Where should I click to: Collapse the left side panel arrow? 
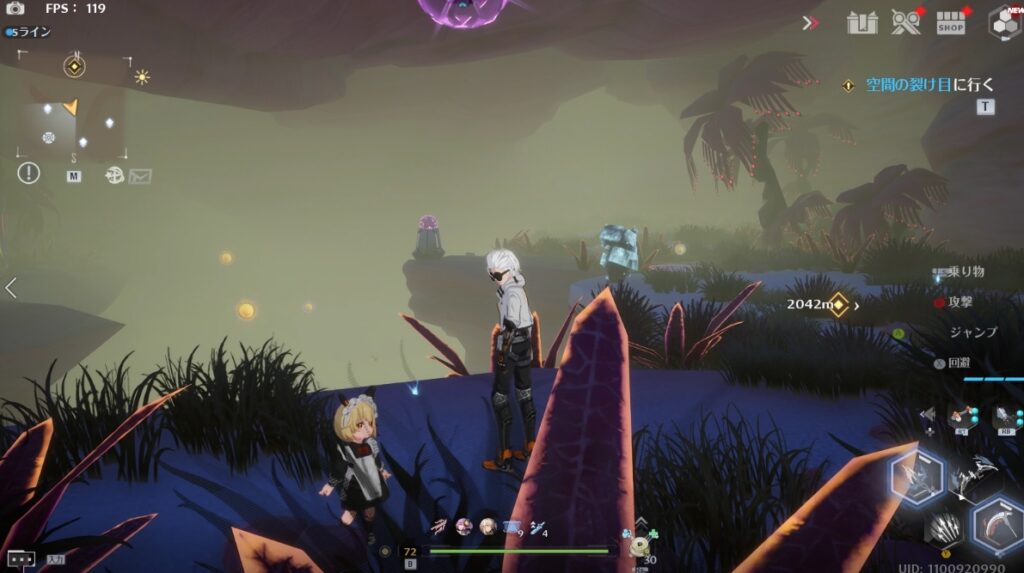11,289
